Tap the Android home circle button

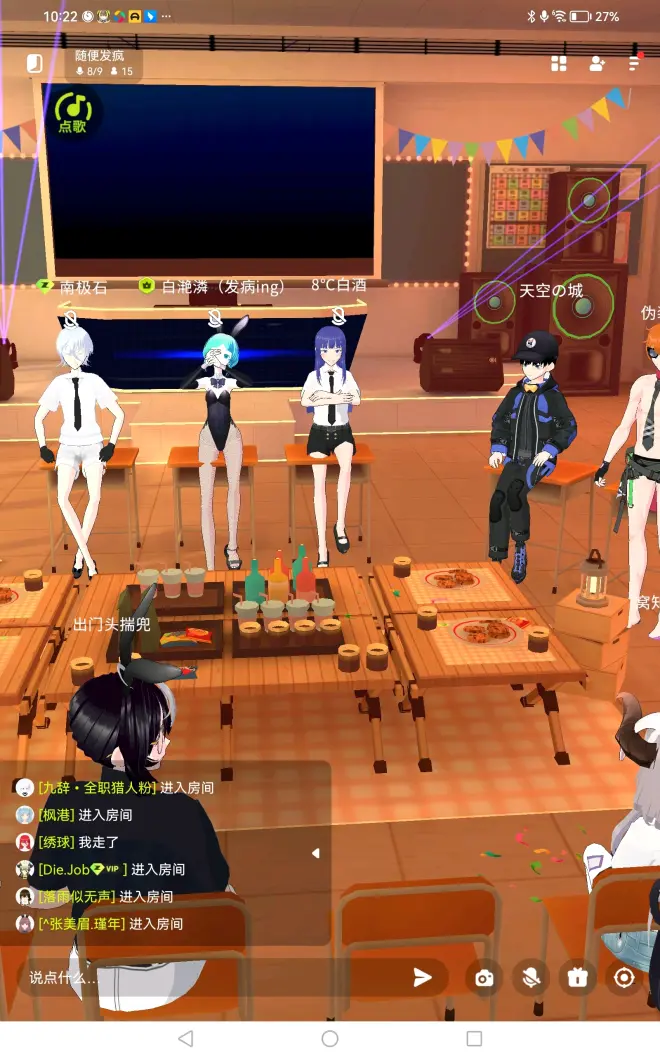pos(330,1039)
